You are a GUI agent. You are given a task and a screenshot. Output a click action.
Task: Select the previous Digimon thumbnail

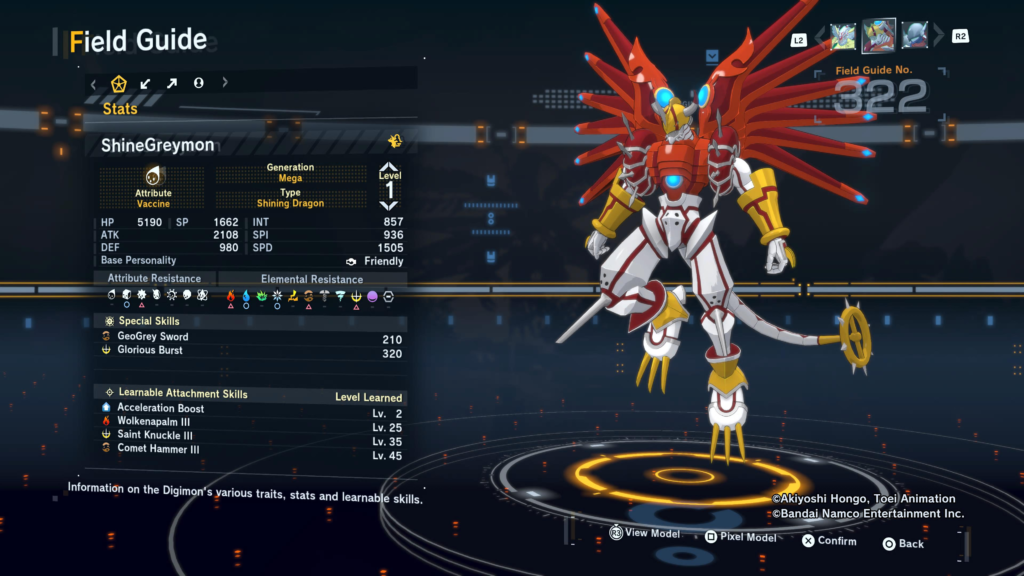[x=844, y=37]
